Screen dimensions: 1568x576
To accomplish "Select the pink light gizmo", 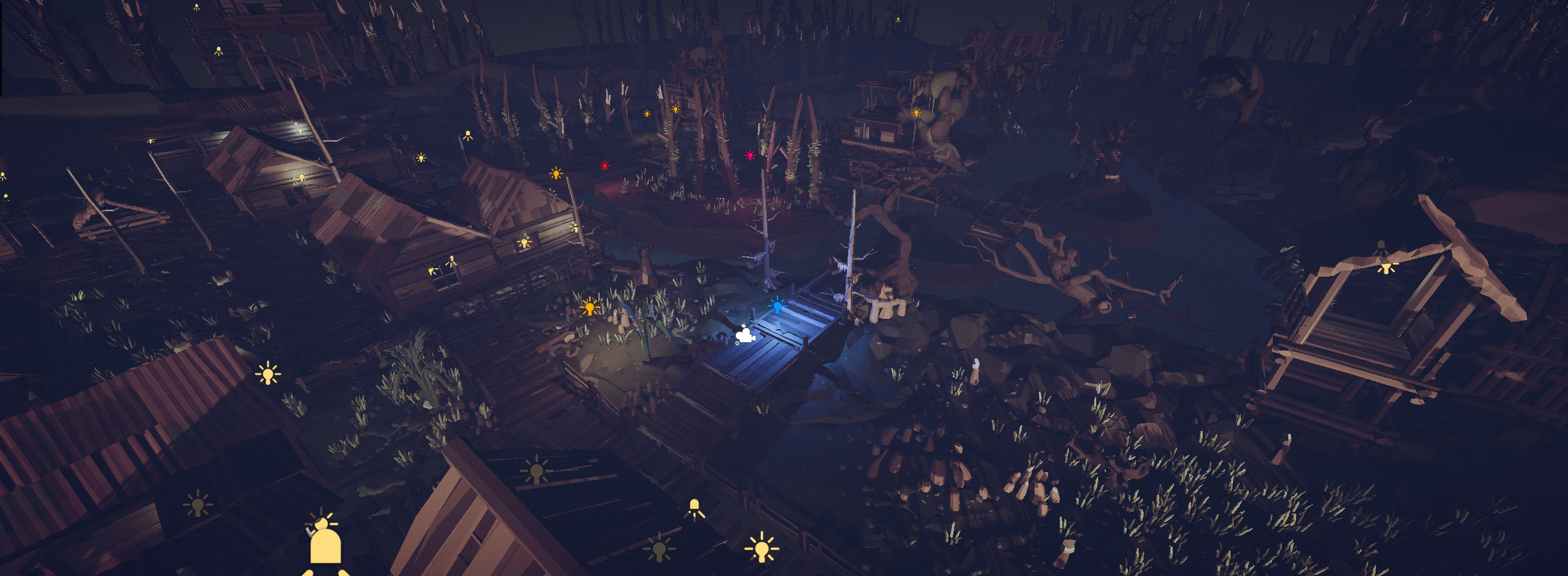I will pyautogui.click(x=750, y=155).
